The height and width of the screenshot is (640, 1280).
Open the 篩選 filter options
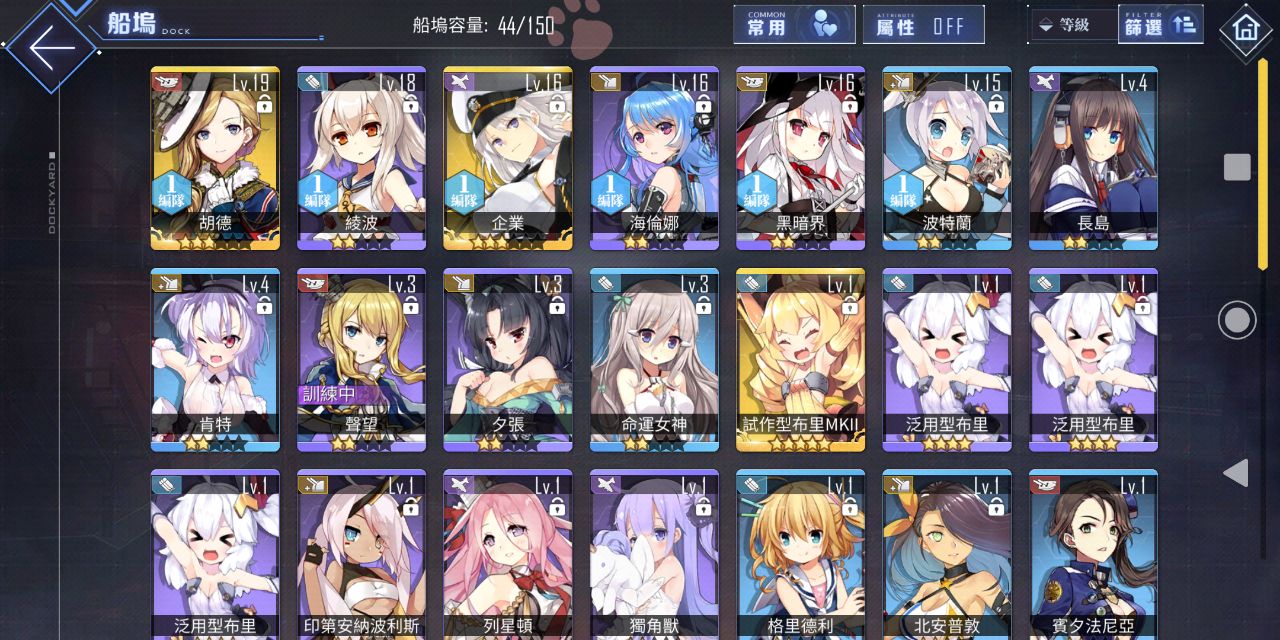click(1160, 26)
